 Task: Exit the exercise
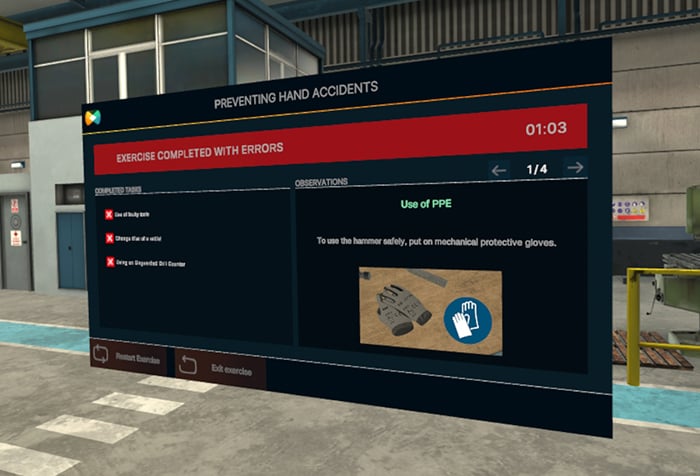coord(219,368)
